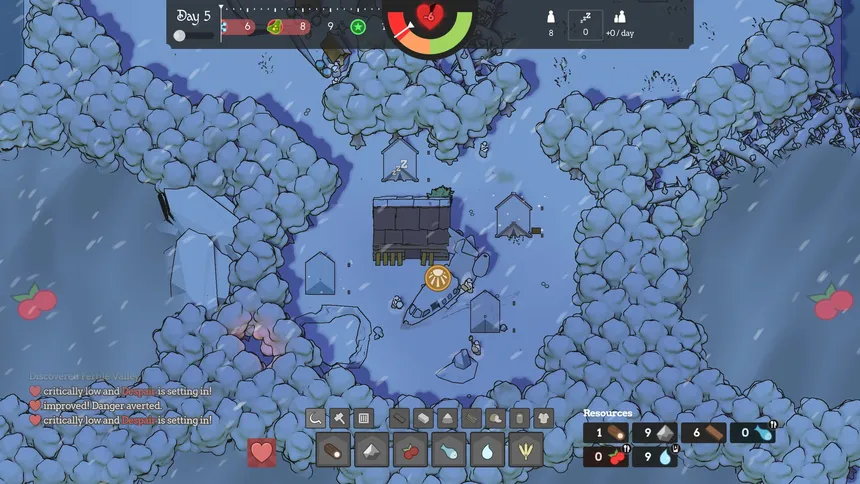Choose the stone resource button
Image resolution: width=860 pixels, height=484 pixels.
[372, 450]
